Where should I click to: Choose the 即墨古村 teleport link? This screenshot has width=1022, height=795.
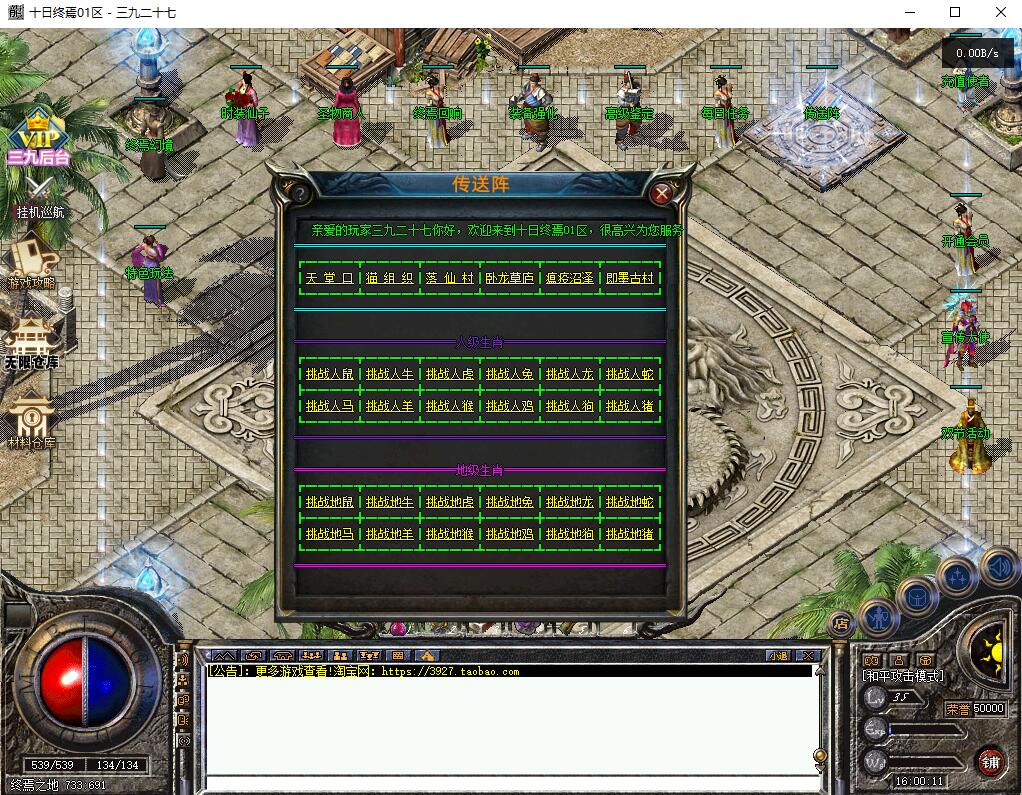click(x=629, y=278)
